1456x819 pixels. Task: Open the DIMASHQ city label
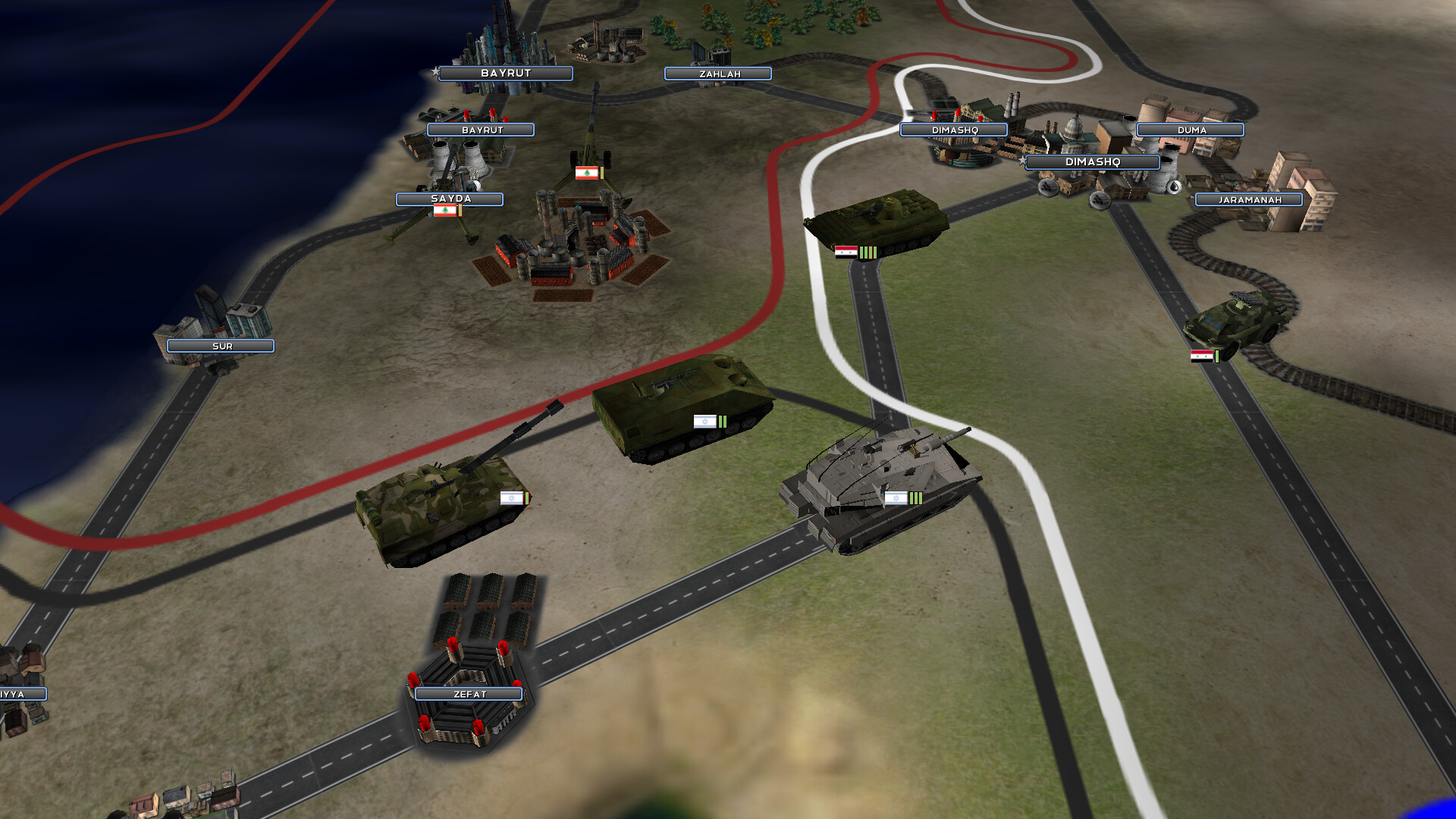point(1093,162)
